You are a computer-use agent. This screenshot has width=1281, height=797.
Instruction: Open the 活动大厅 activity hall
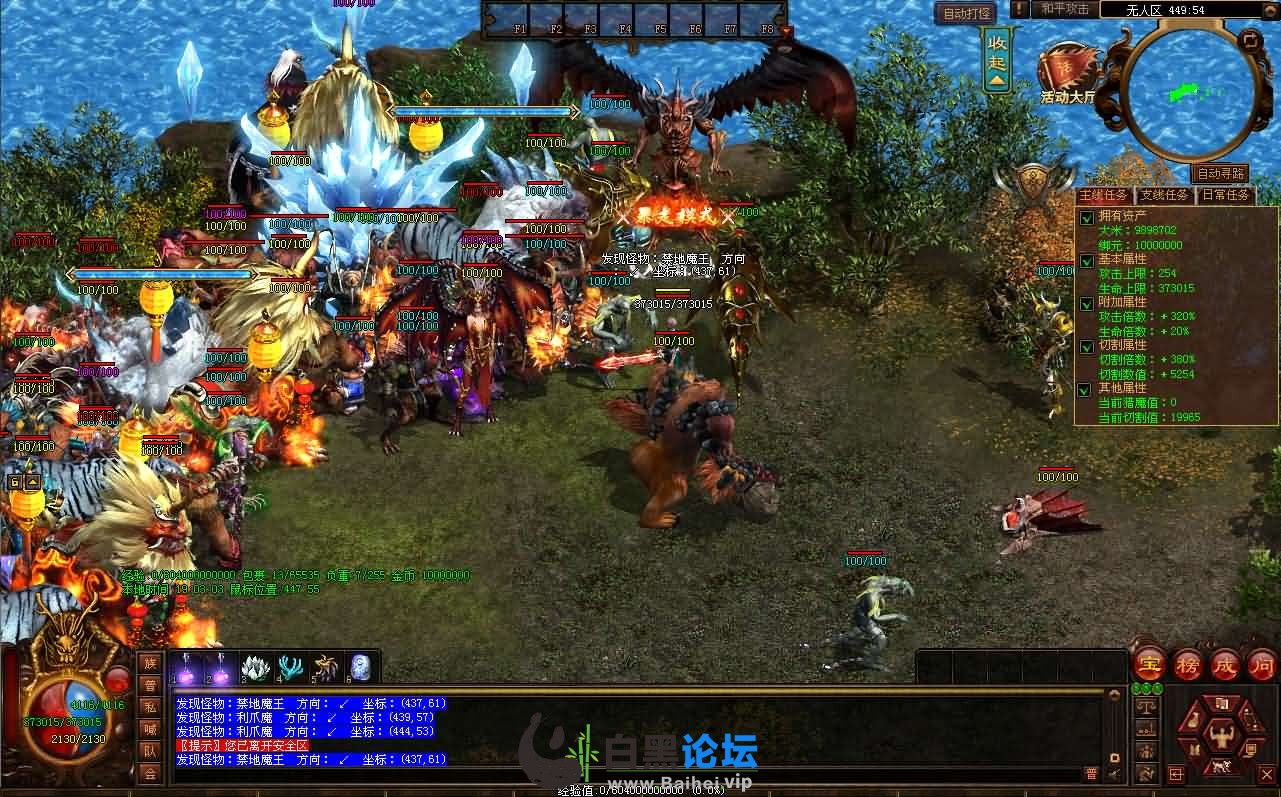[1068, 73]
